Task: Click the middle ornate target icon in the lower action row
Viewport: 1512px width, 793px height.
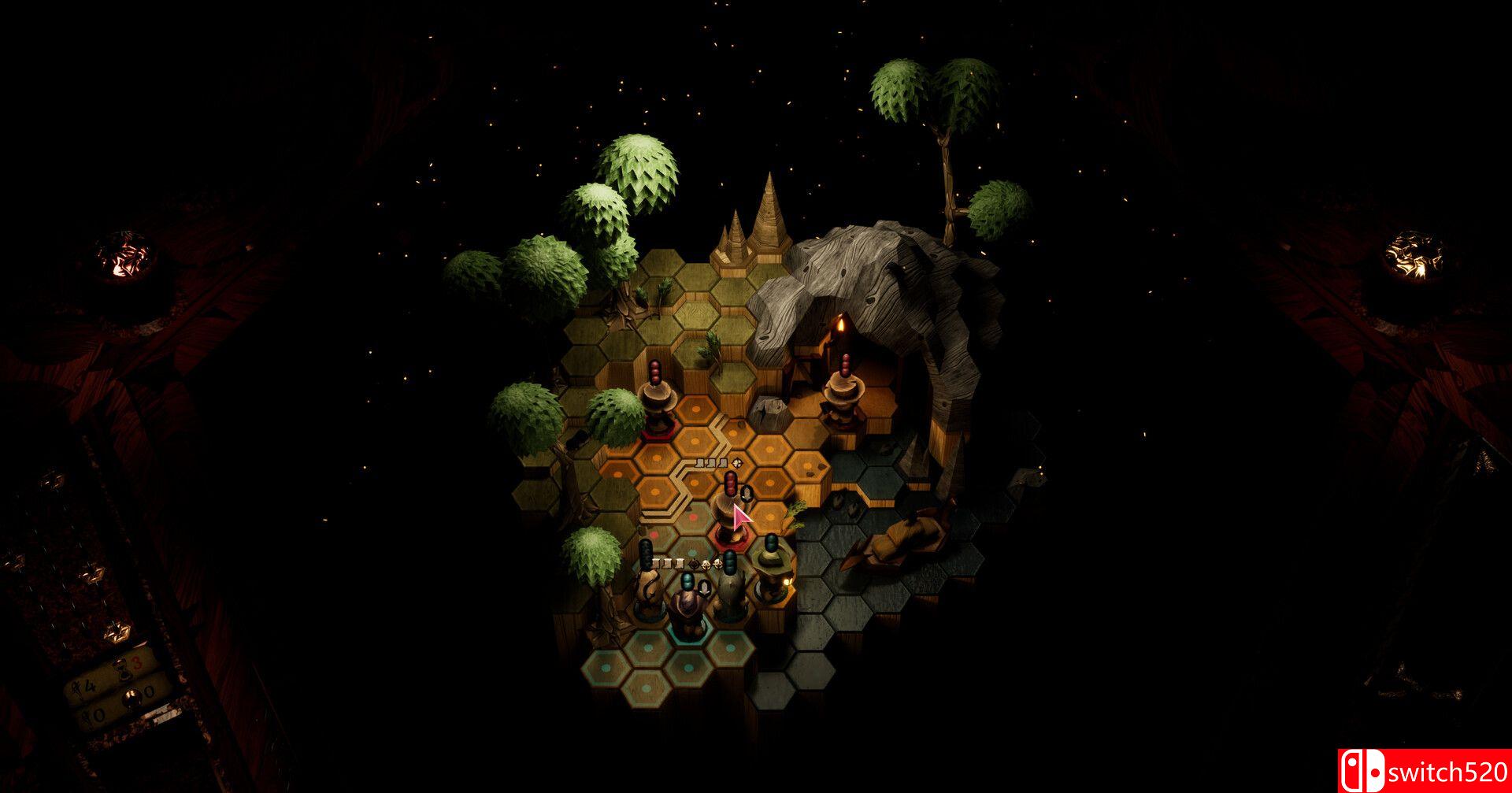Action: [706, 565]
